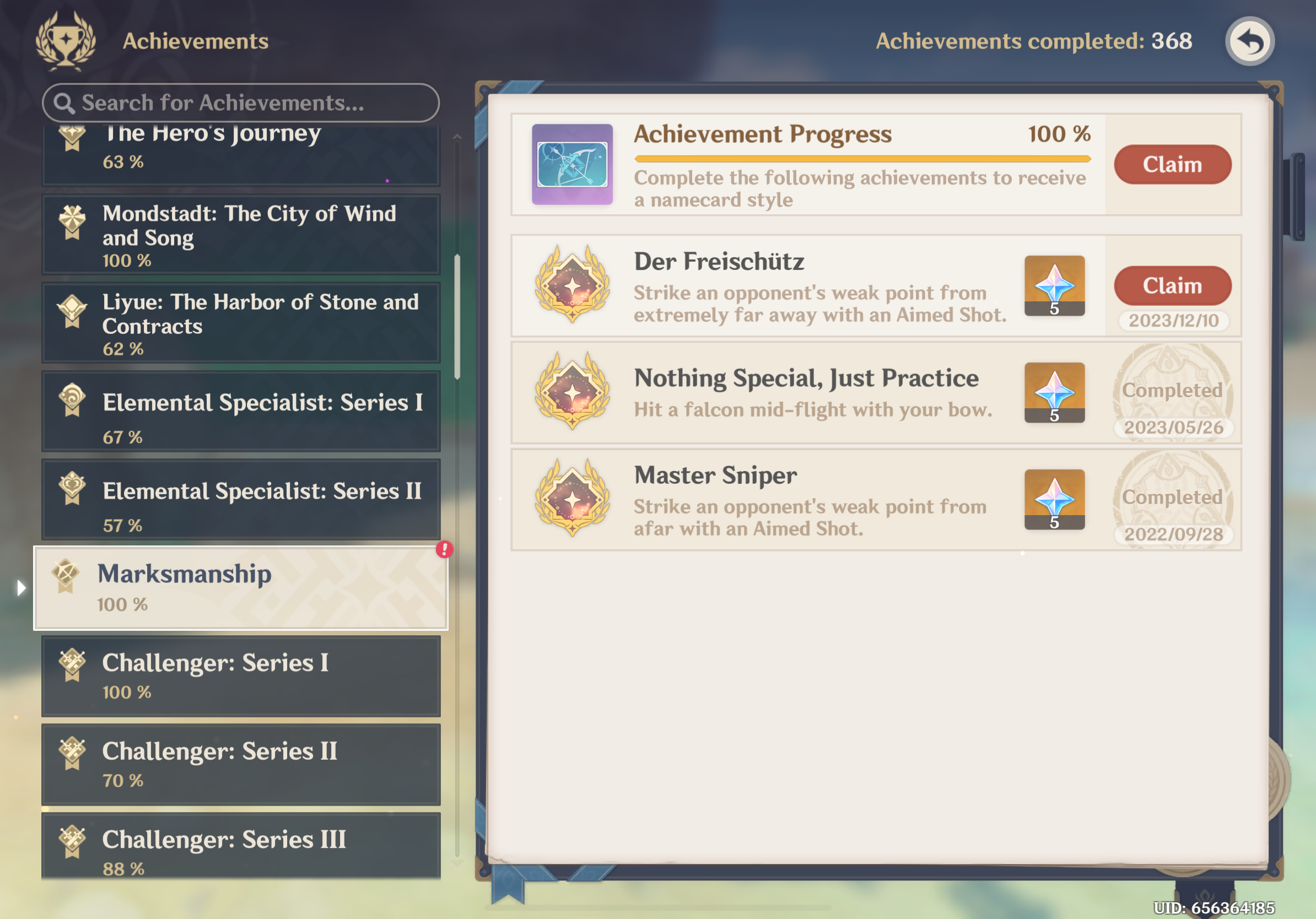
Task: Click the magnifier icon in the search bar
Action: [x=65, y=103]
